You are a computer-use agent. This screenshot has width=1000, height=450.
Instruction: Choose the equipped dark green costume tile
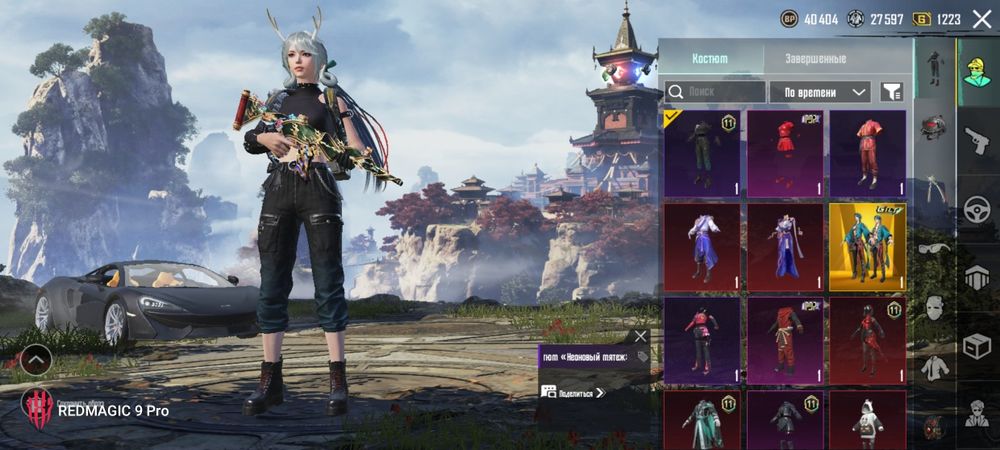pos(702,153)
